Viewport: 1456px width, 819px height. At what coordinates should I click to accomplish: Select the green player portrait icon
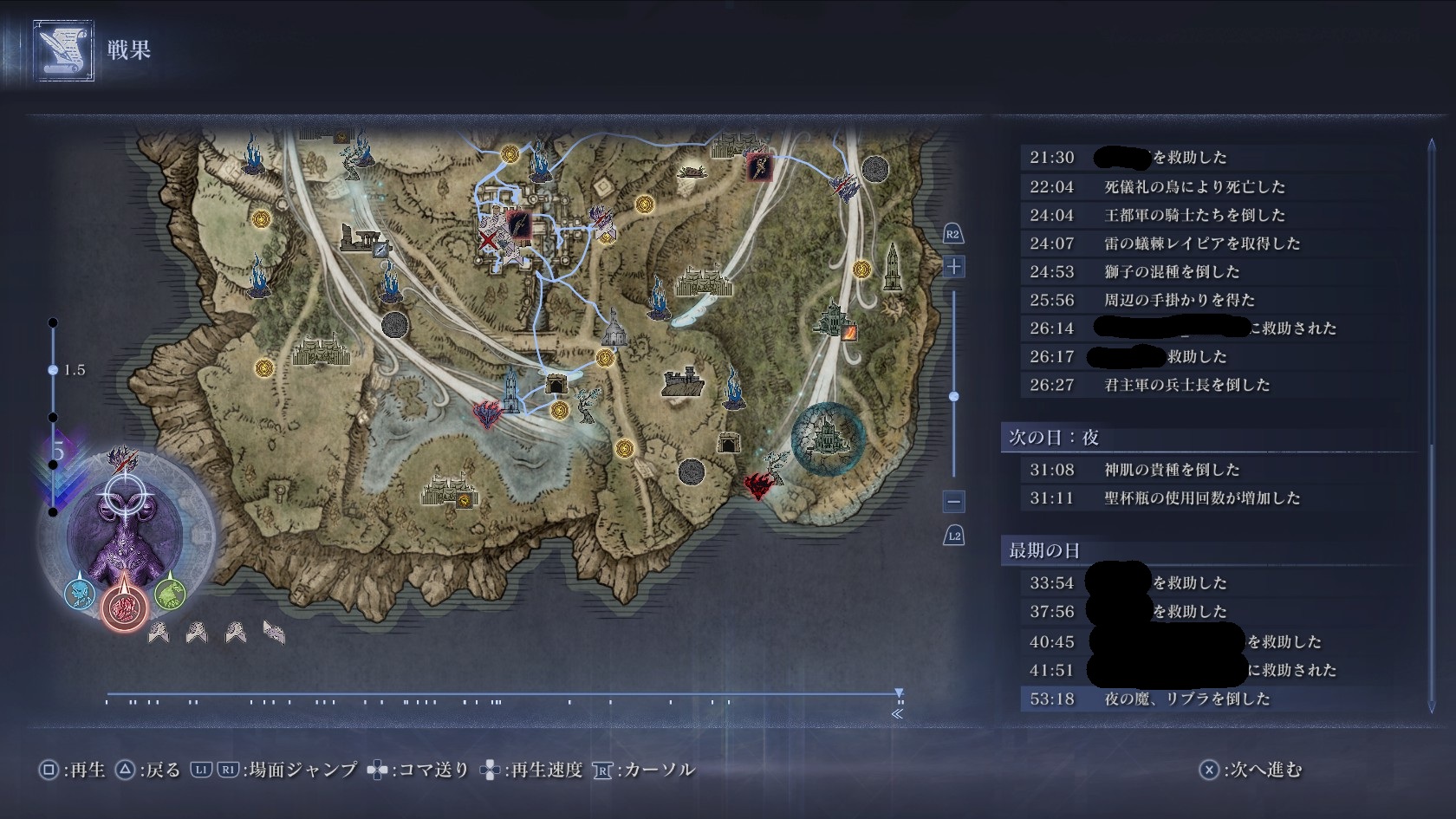pos(171,593)
